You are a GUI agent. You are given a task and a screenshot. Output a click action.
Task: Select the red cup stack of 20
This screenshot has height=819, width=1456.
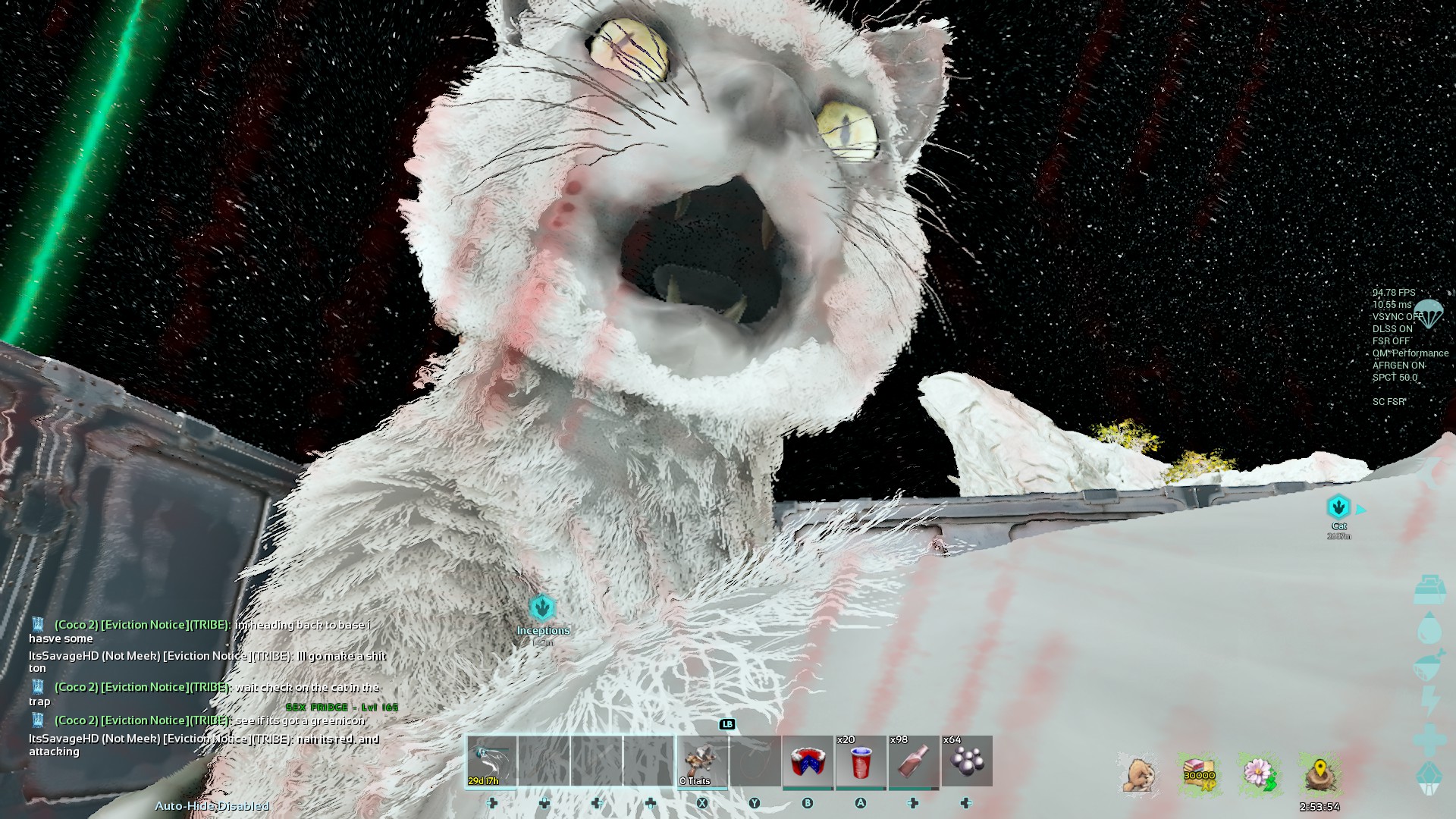(861, 761)
